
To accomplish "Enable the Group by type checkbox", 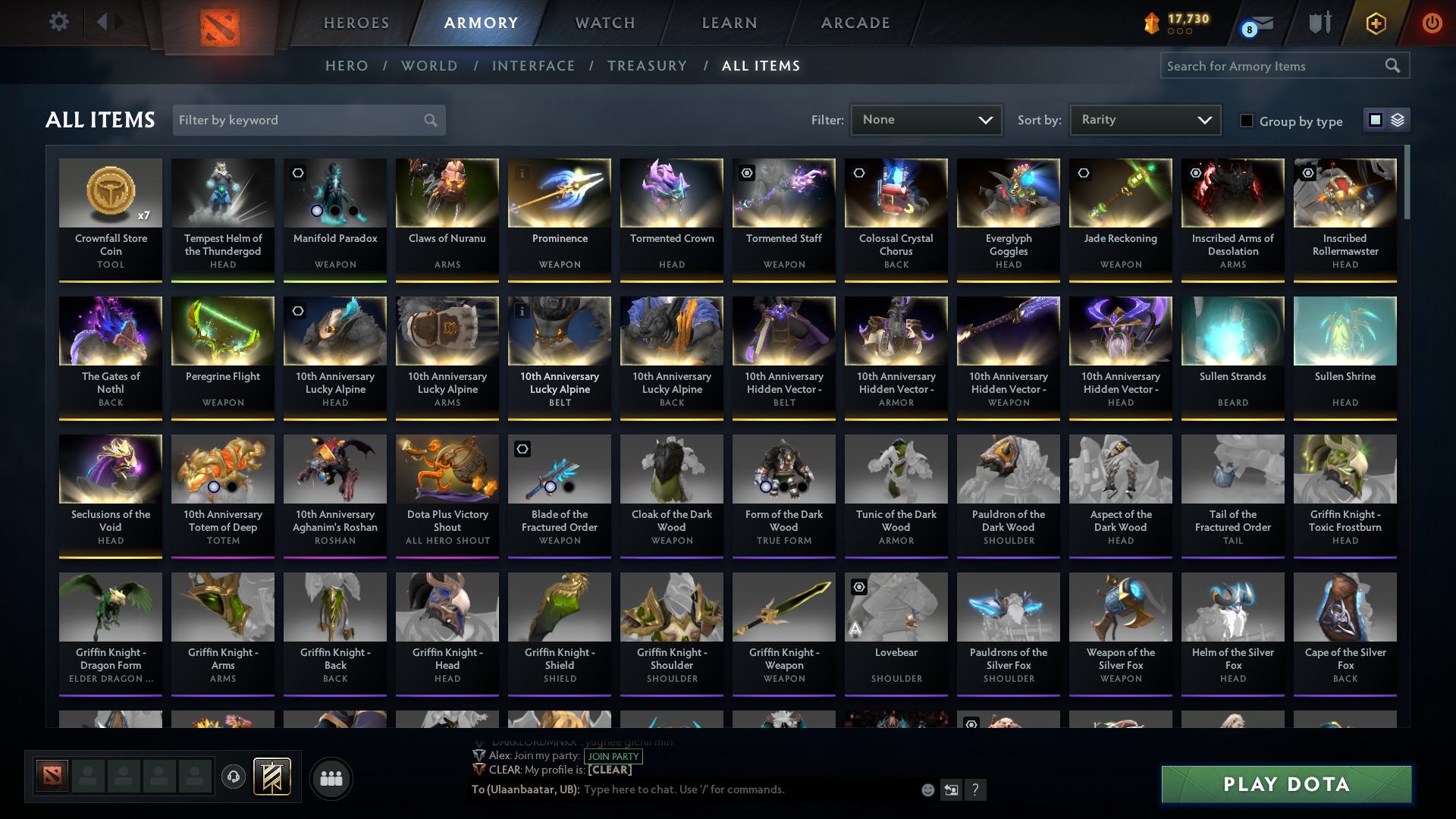I will pos(1247,121).
